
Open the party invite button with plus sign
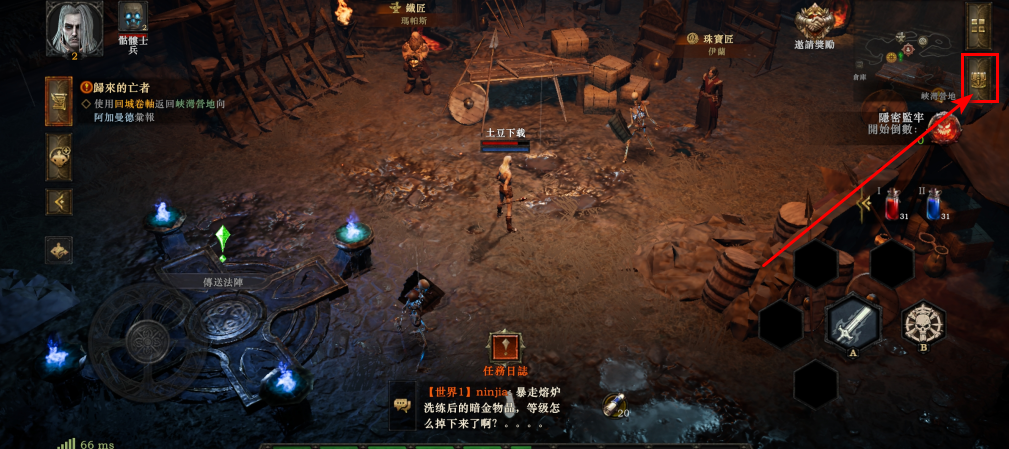59,156
